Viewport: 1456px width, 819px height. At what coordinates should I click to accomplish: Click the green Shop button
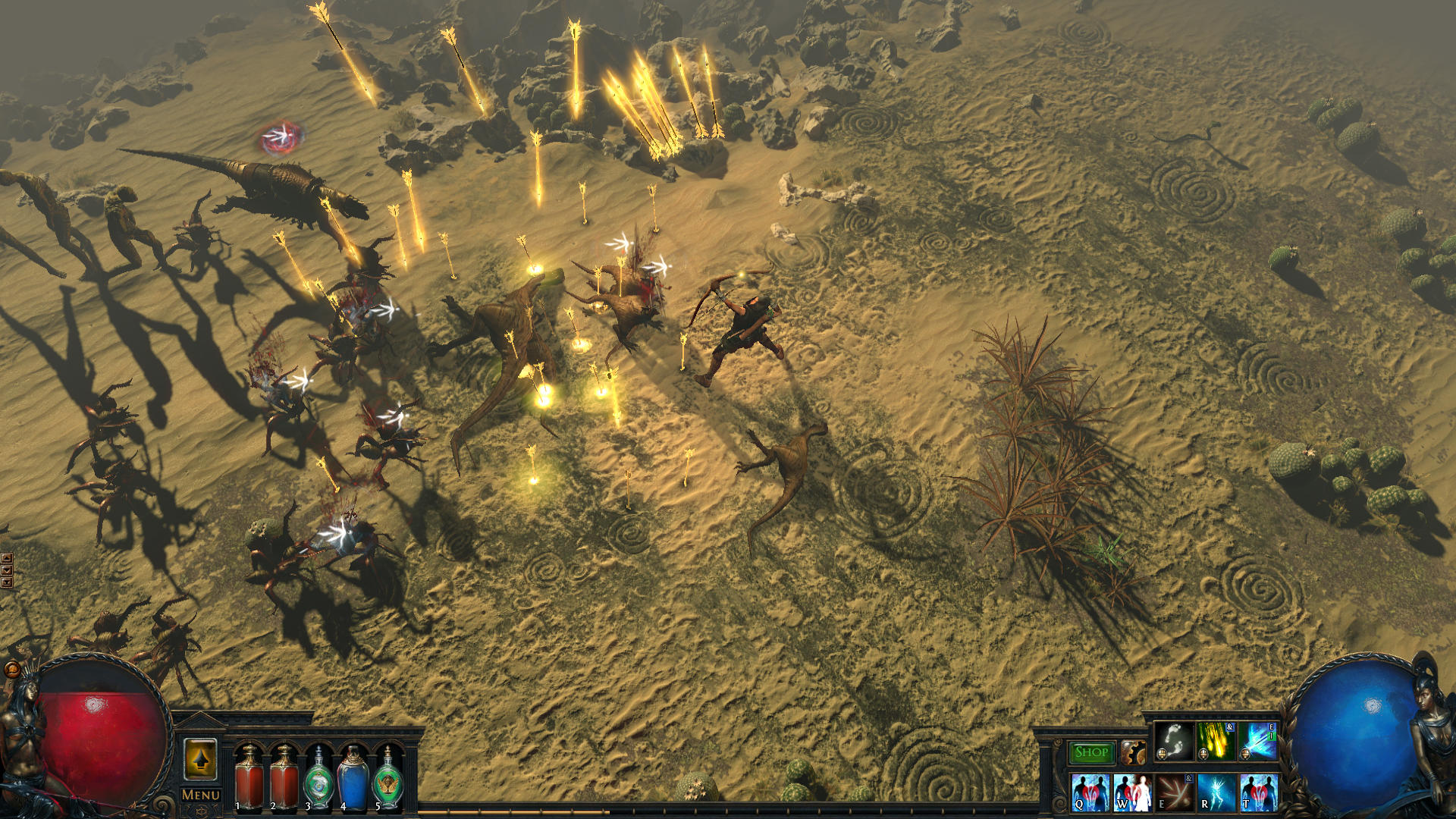tap(1091, 752)
